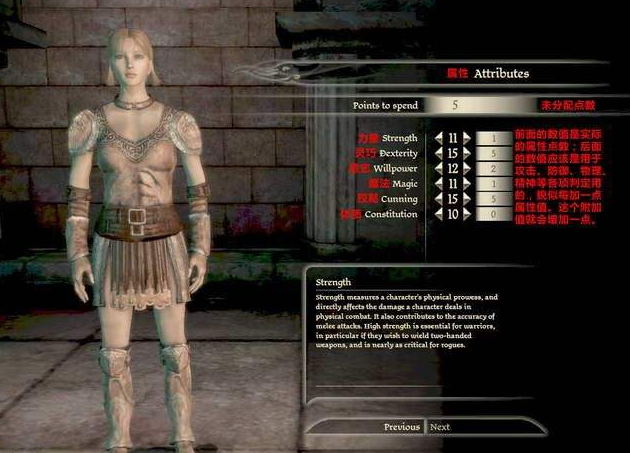
Task: Choose the Cunning attribute label
Action: pyautogui.click(x=400, y=199)
